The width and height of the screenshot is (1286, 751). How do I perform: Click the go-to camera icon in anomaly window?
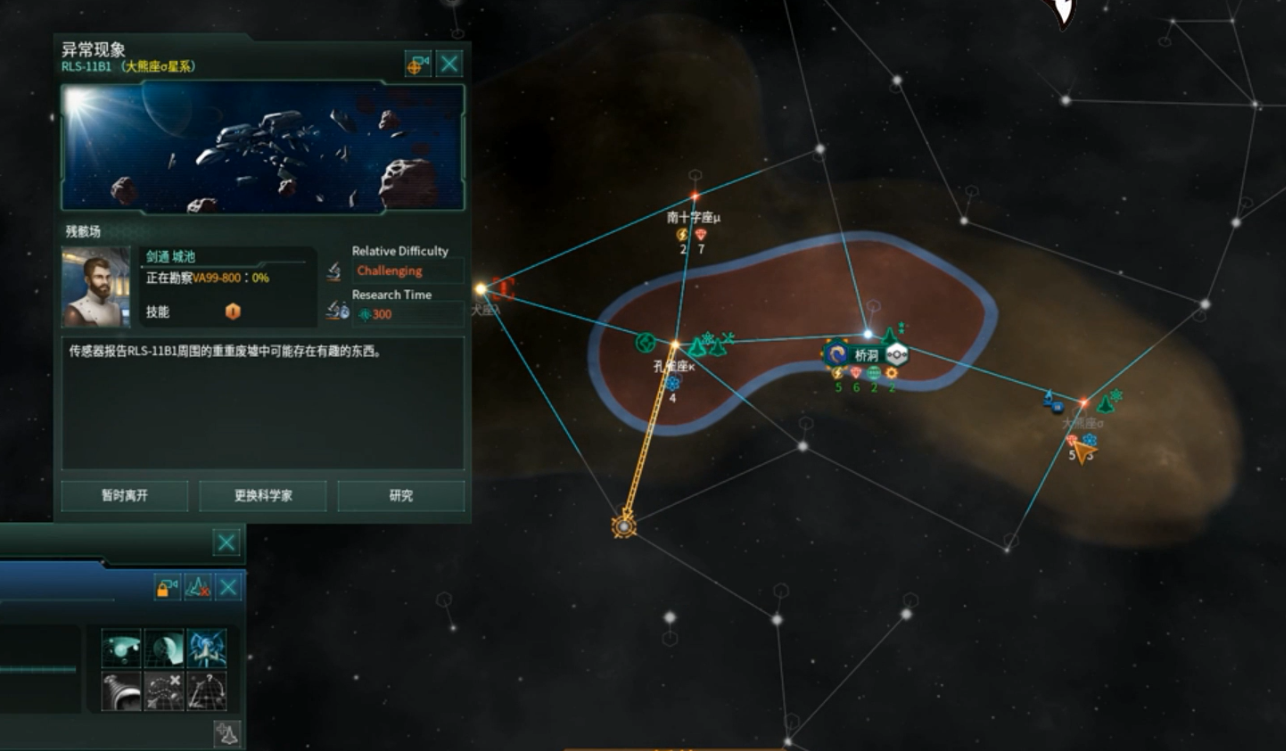point(417,65)
